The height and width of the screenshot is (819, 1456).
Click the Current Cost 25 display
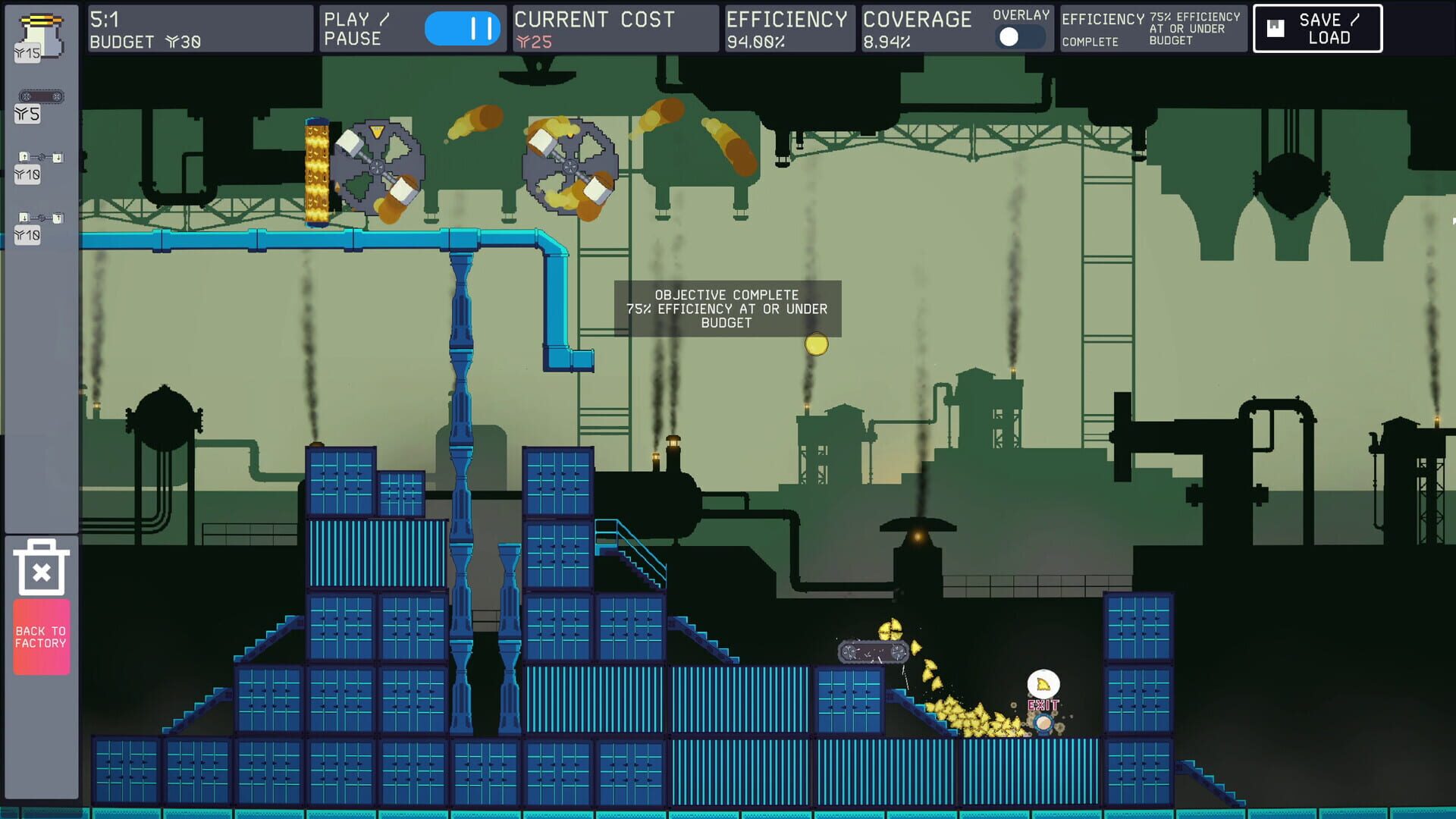click(x=599, y=28)
